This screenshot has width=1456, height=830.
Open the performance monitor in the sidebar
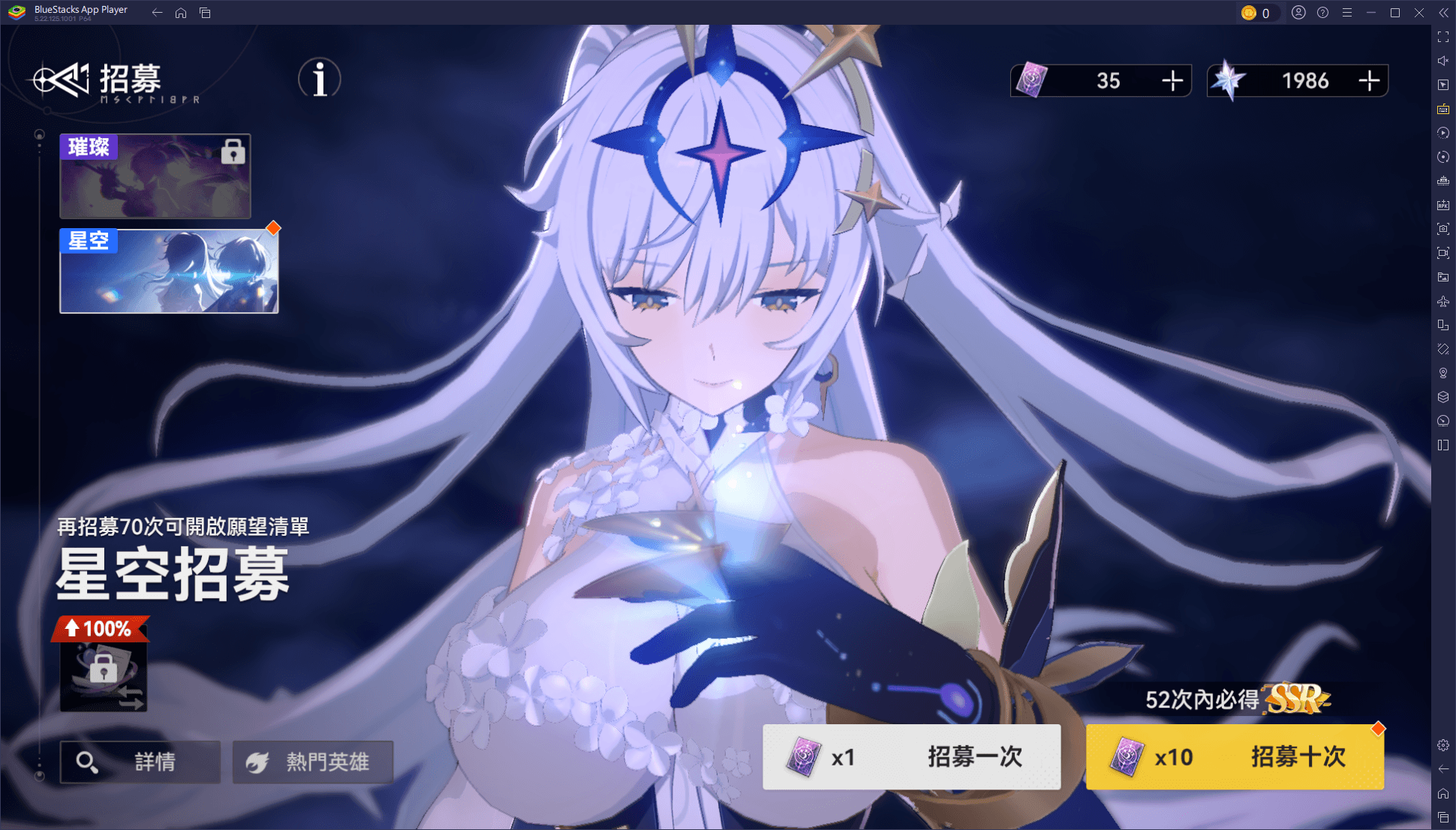(1442, 421)
